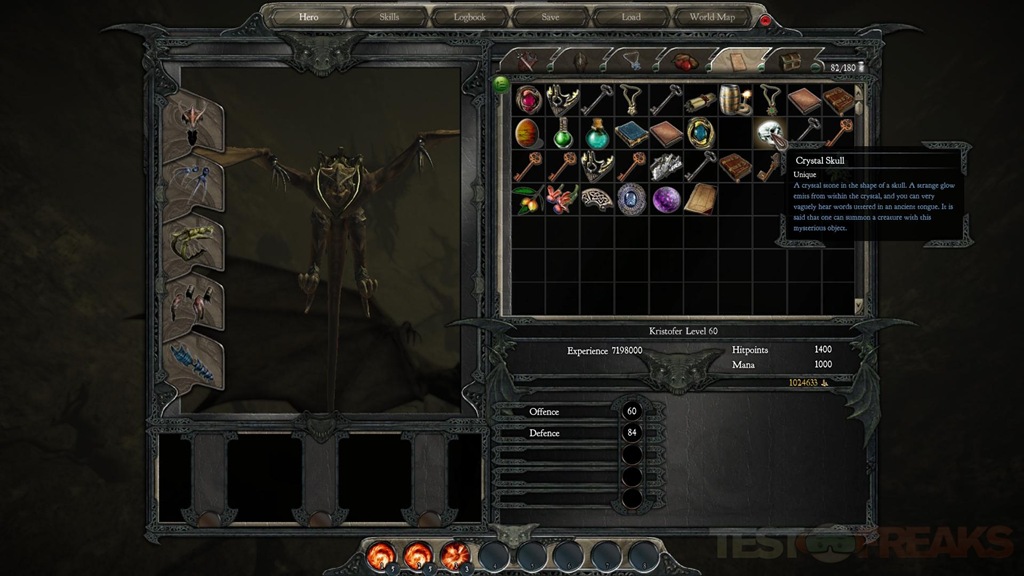Image resolution: width=1024 pixels, height=576 pixels.
Task: Pick the green potion flask
Action: (563, 132)
